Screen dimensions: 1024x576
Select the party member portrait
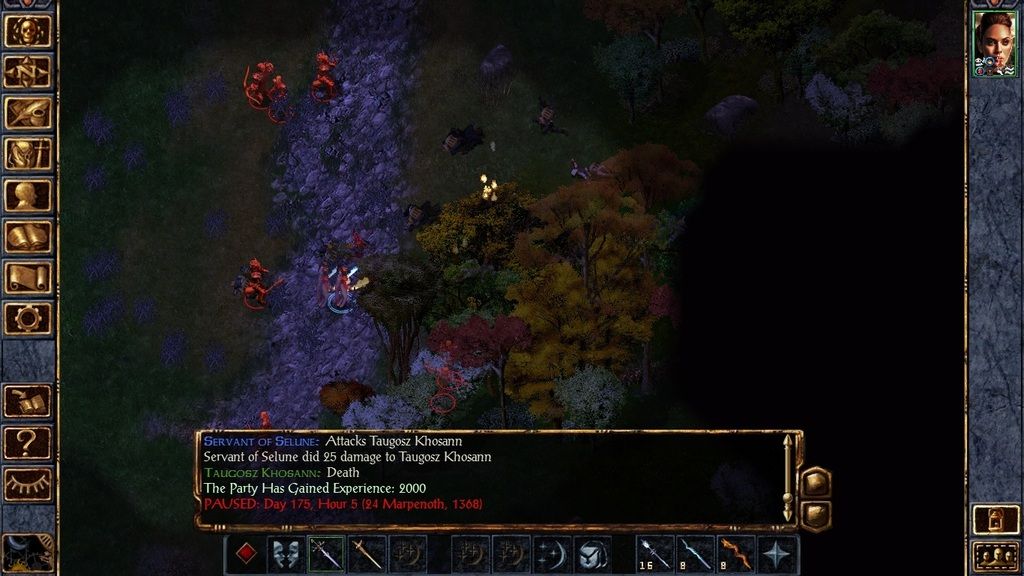(x=995, y=42)
